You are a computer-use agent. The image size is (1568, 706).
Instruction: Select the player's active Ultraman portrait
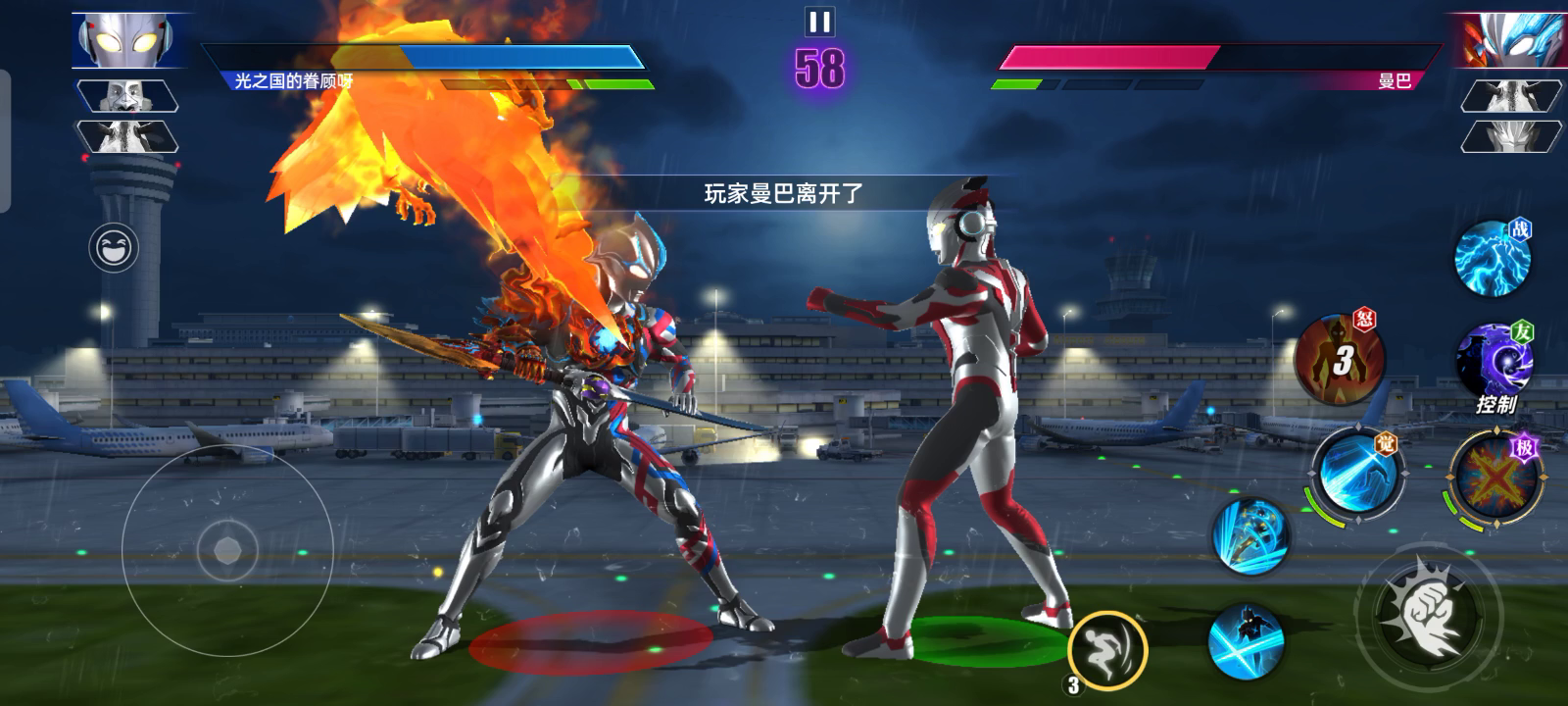128,40
